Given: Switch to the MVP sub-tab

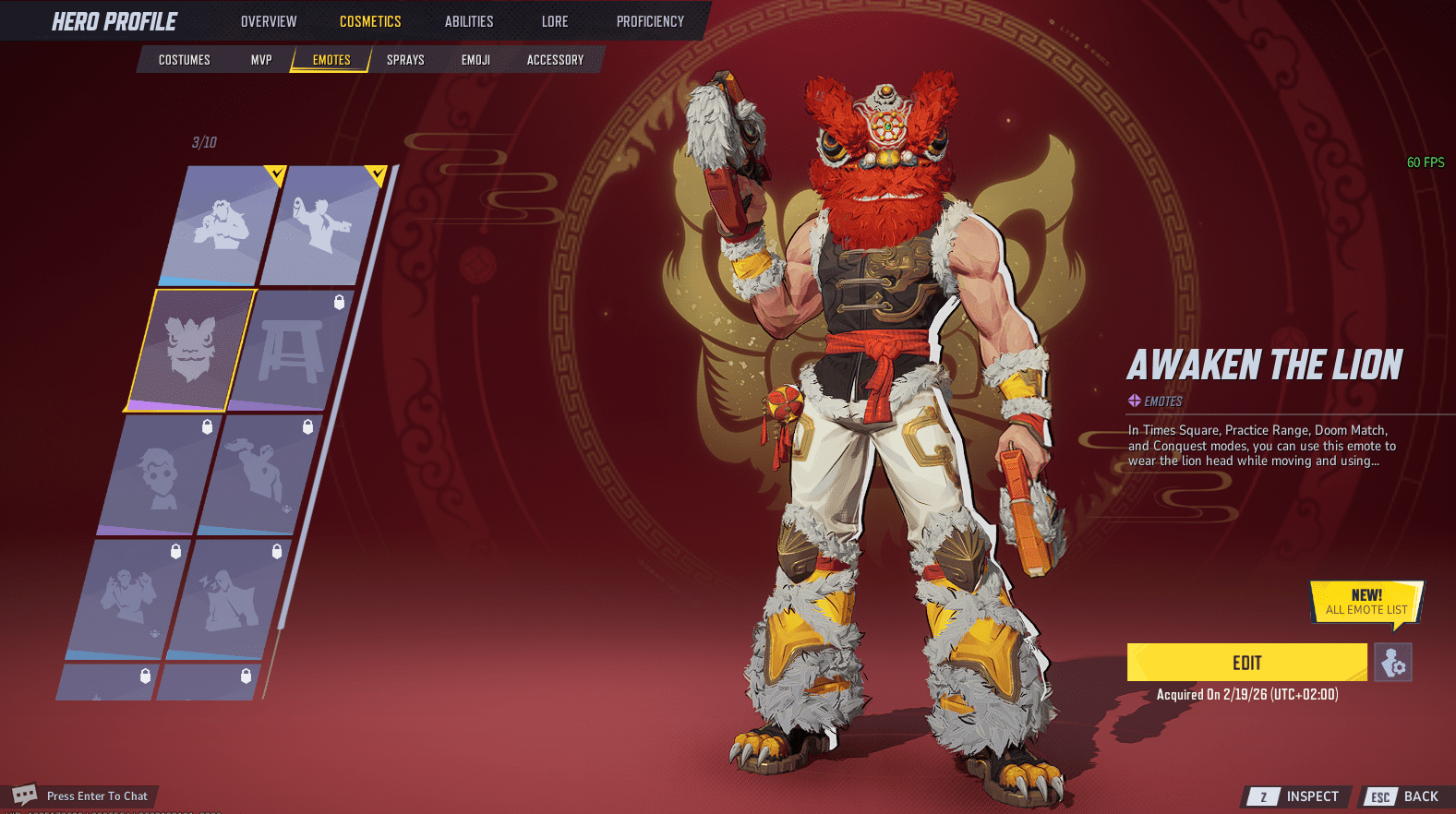Looking at the screenshot, I should pyautogui.click(x=261, y=60).
